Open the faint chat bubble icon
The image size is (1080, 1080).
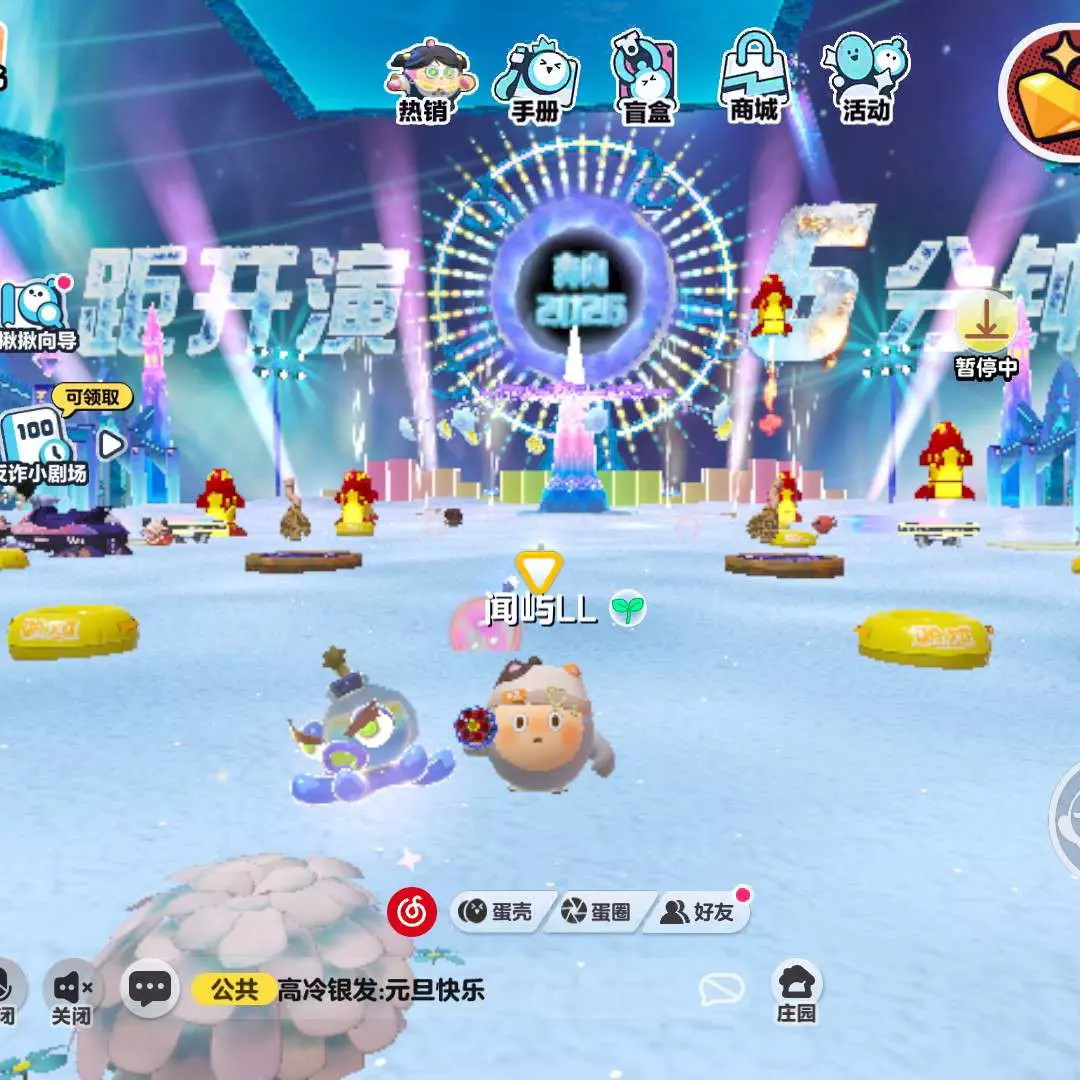click(721, 990)
